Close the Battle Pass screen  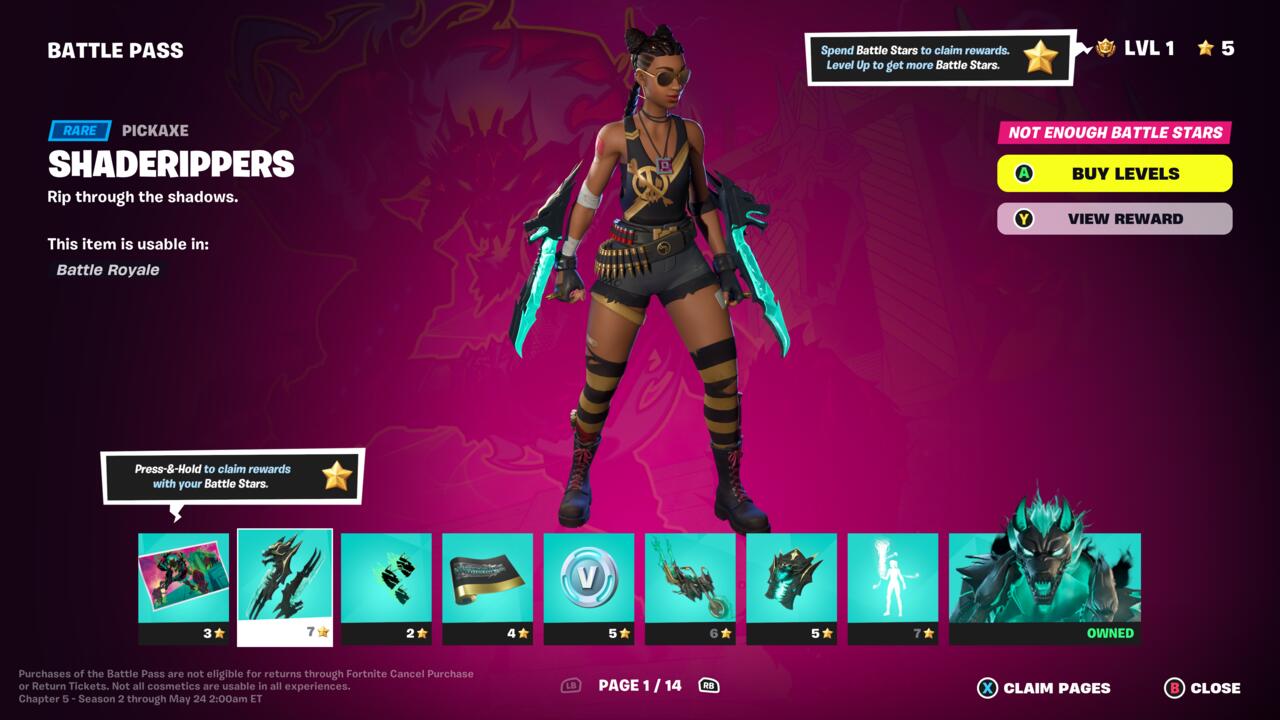(x=1203, y=688)
